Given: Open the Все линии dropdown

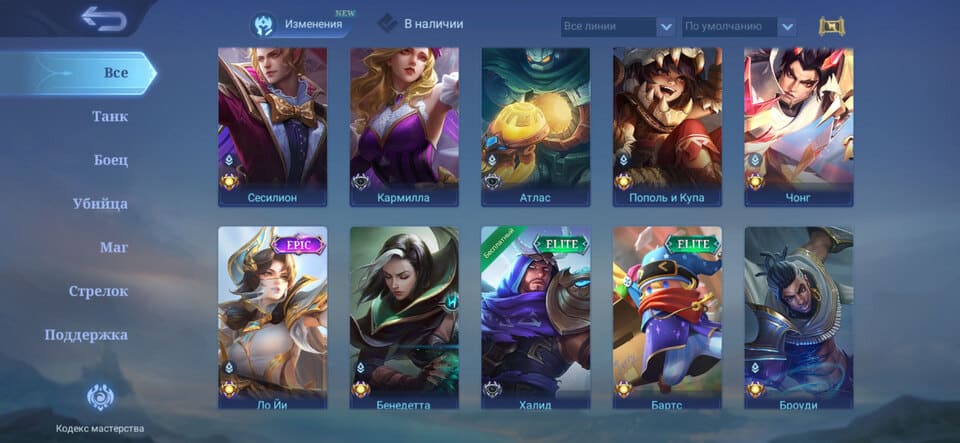Looking at the screenshot, I should click(617, 27).
